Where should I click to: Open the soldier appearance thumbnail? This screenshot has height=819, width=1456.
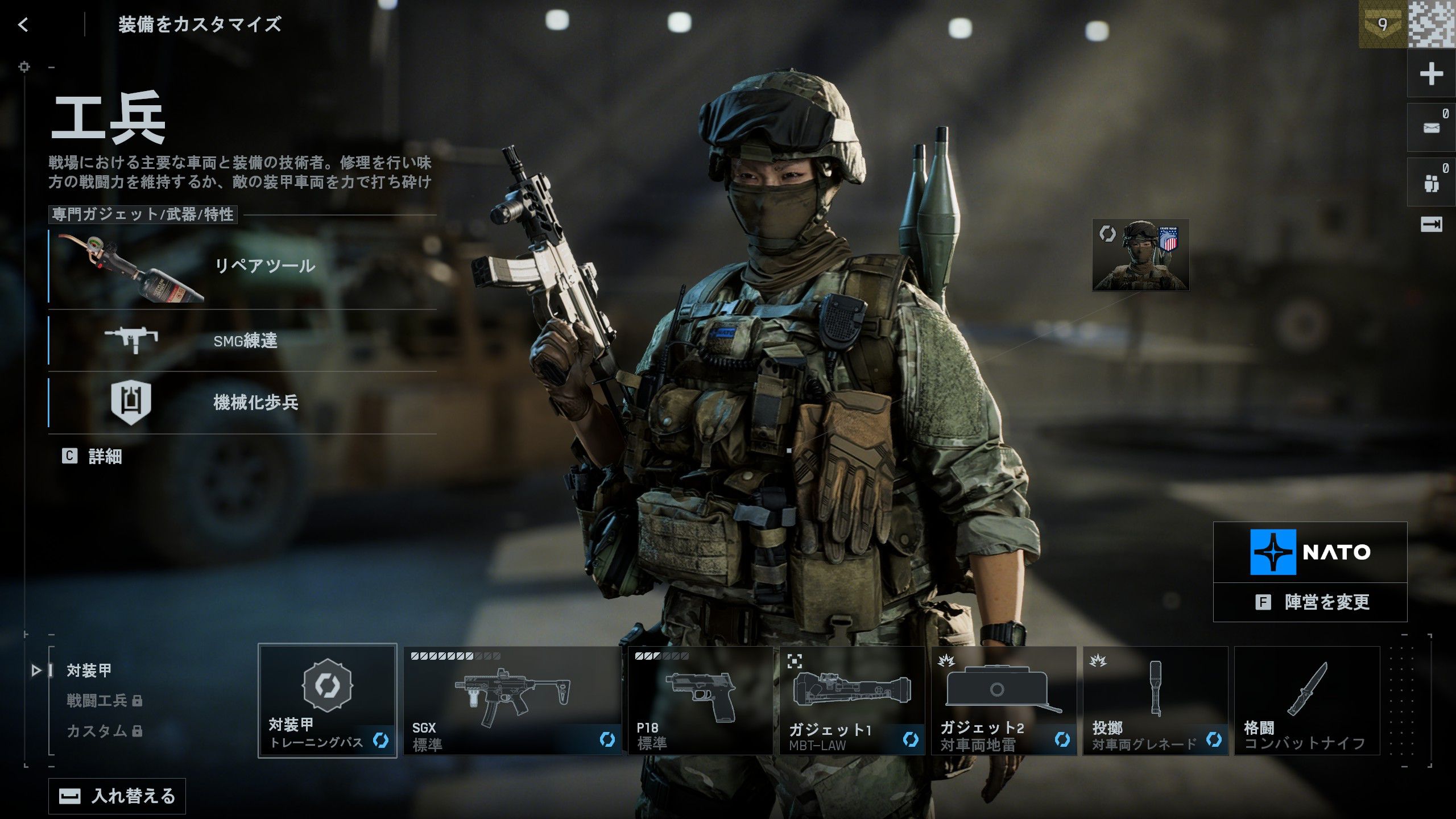click(x=1140, y=255)
